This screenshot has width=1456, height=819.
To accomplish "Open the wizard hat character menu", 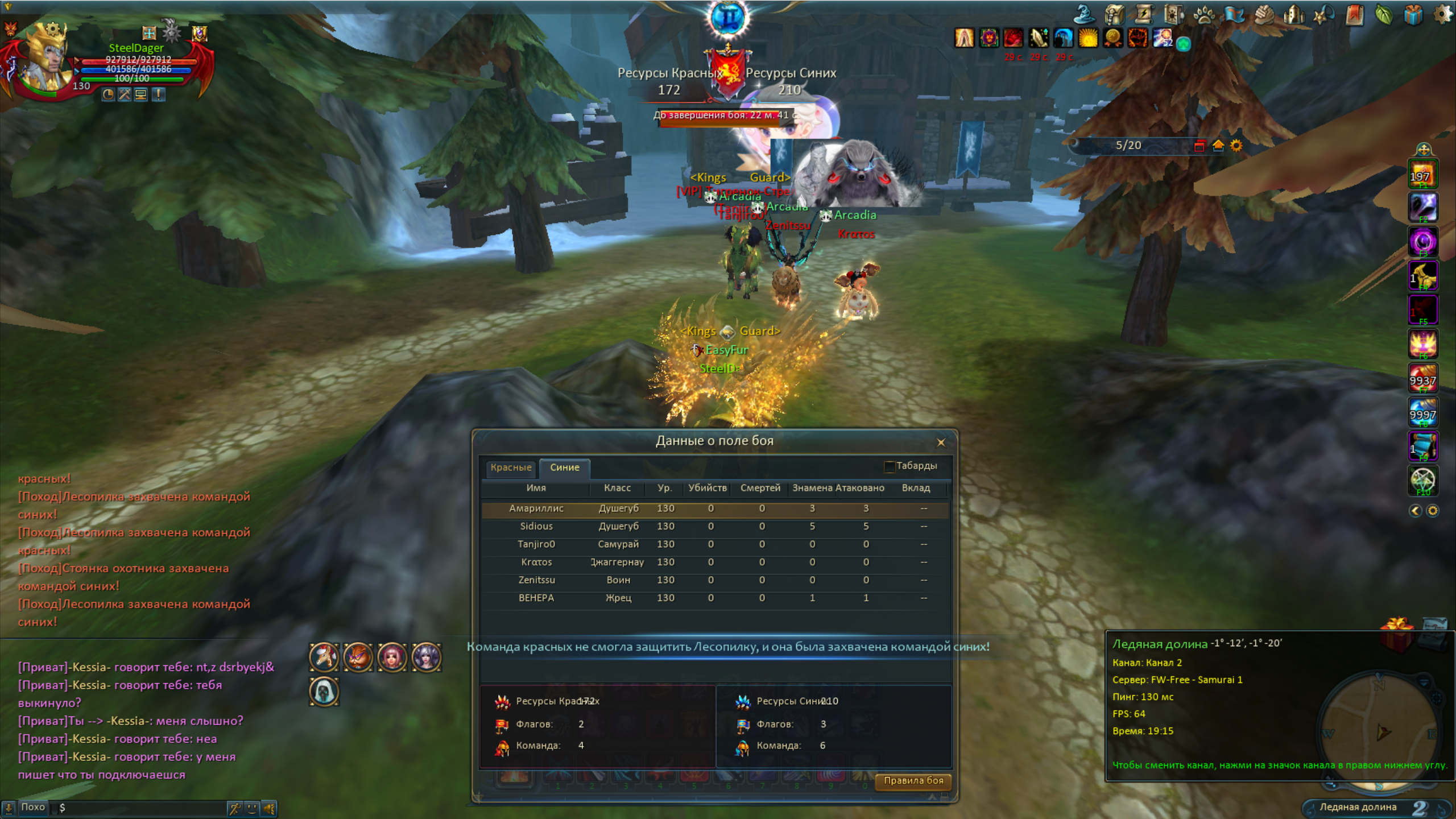I will (1084, 14).
